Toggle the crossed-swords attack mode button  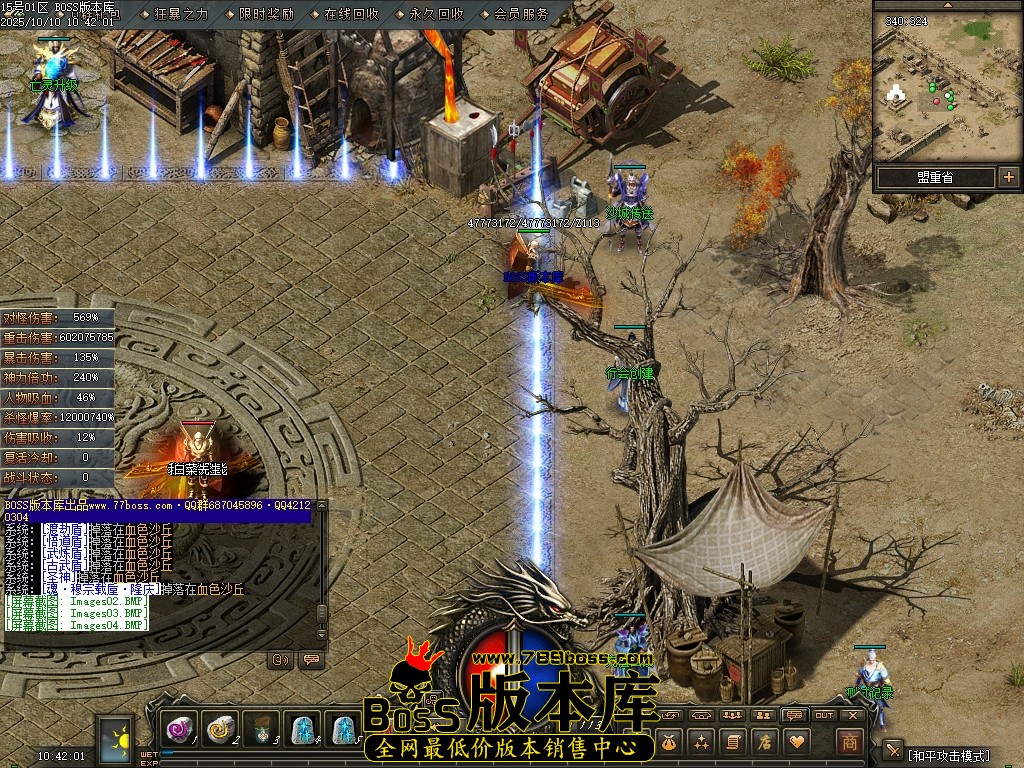click(893, 751)
